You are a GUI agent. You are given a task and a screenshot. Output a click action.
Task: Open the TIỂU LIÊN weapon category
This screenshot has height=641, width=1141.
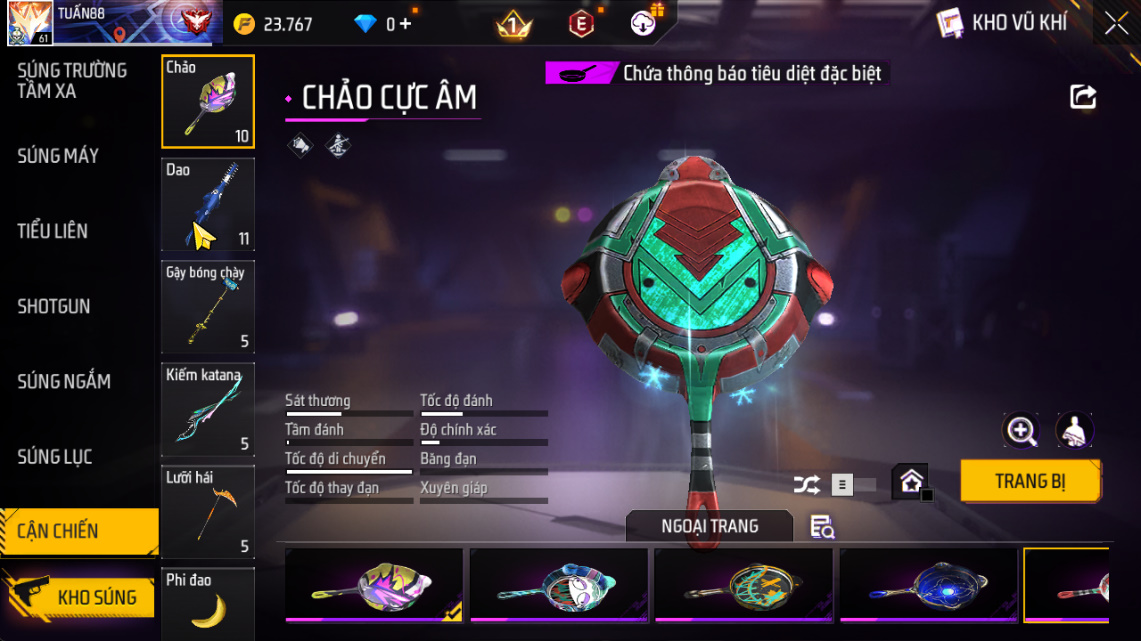(x=53, y=231)
